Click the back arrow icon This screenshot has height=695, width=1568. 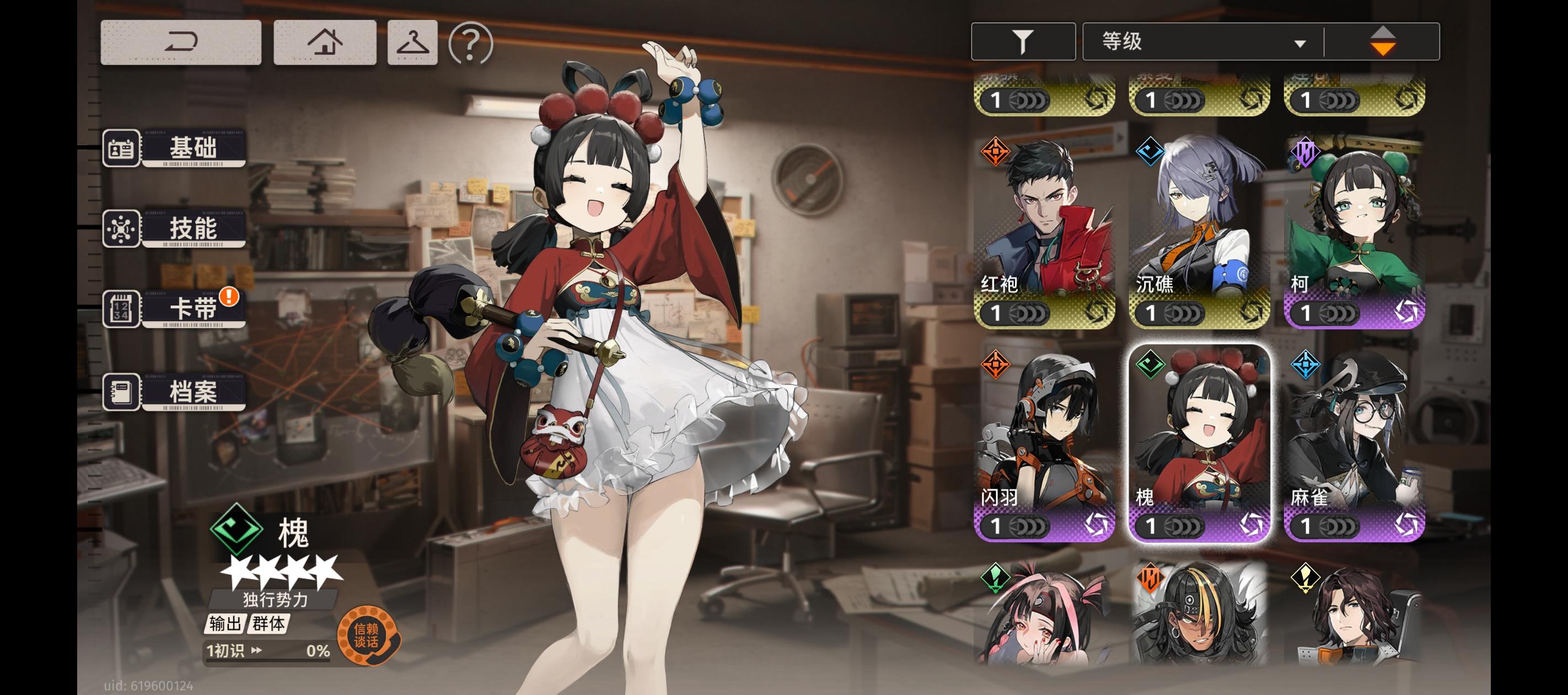(180, 41)
